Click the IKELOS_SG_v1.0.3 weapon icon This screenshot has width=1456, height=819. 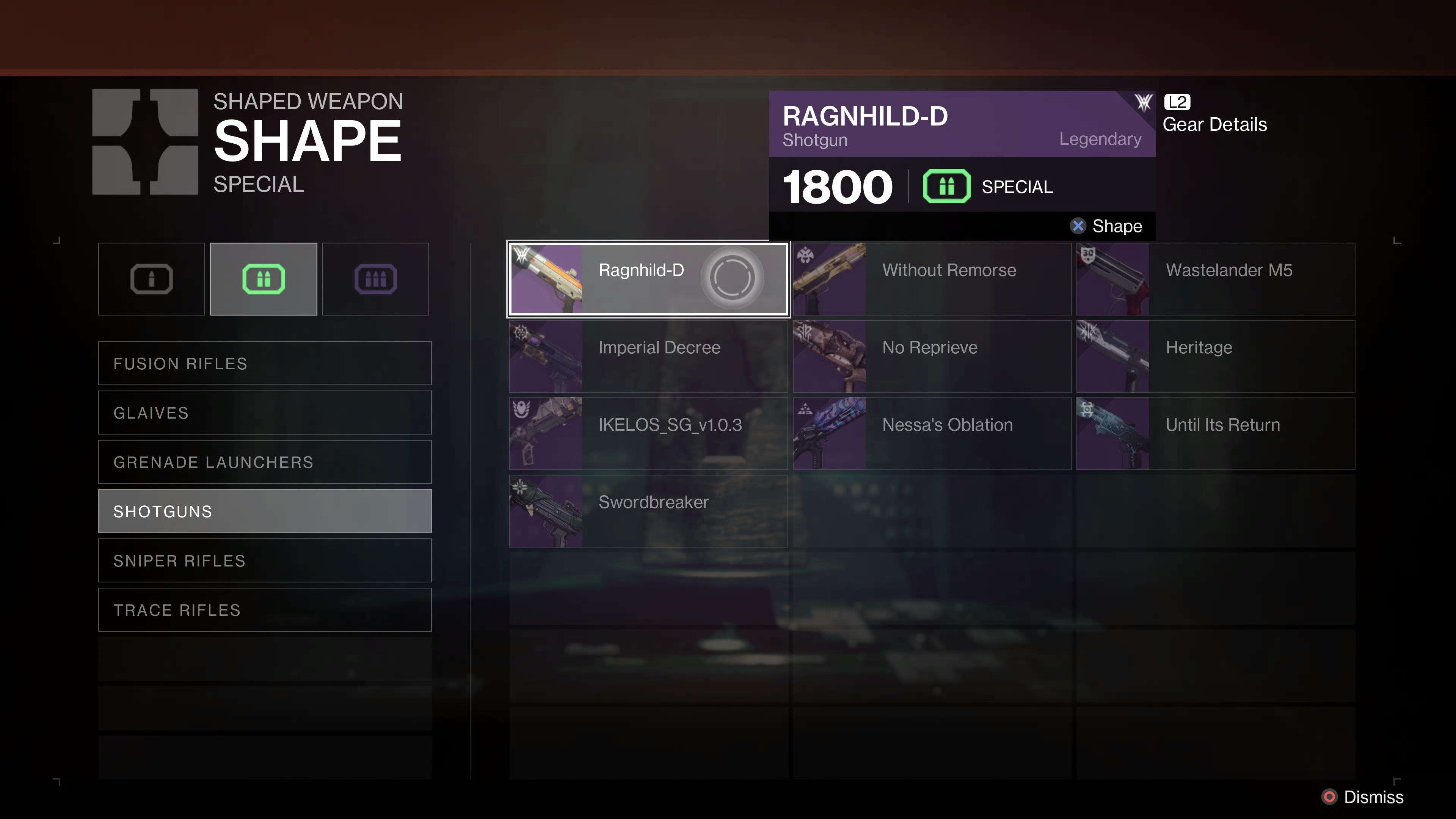[x=546, y=433]
